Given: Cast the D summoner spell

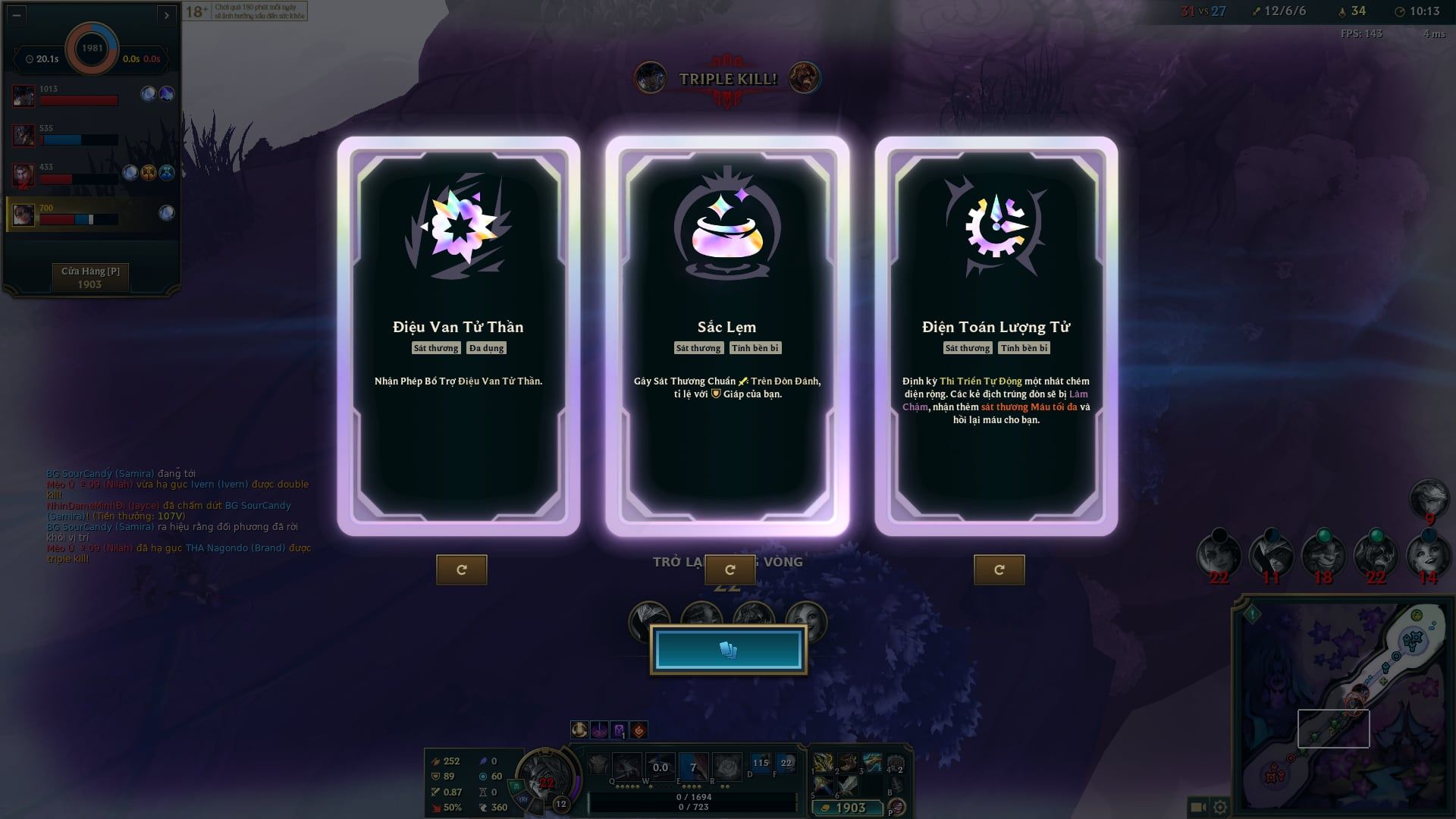Looking at the screenshot, I should 761,764.
